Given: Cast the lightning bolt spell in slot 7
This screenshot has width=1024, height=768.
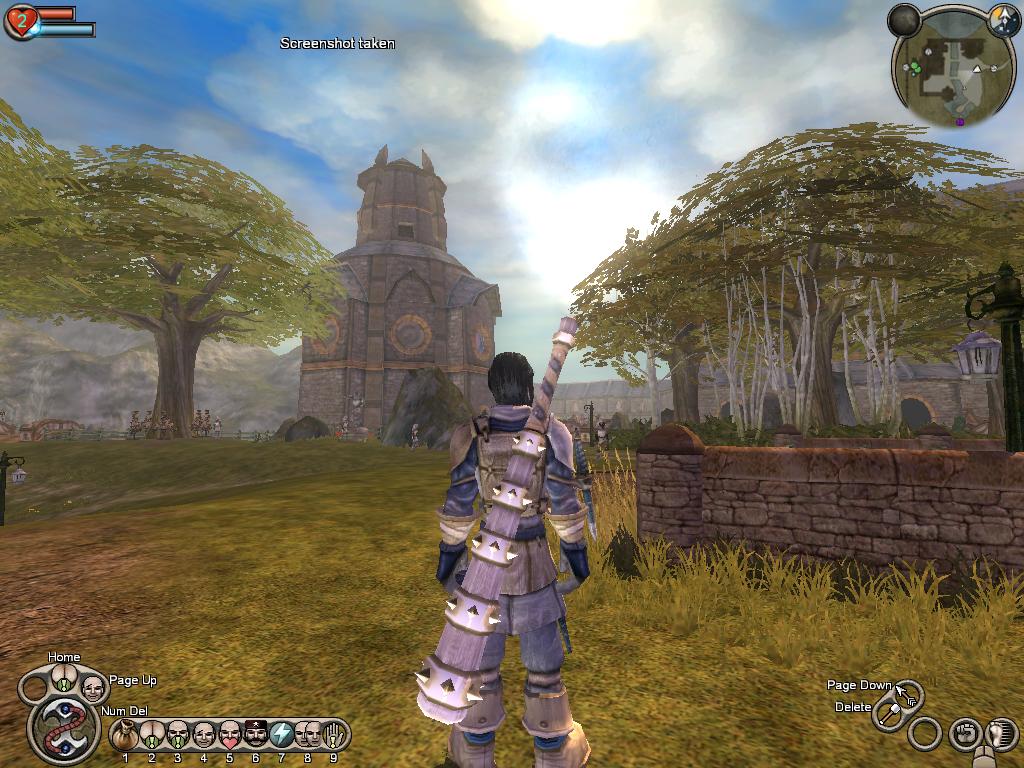Looking at the screenshot, I should click(282, 736).
